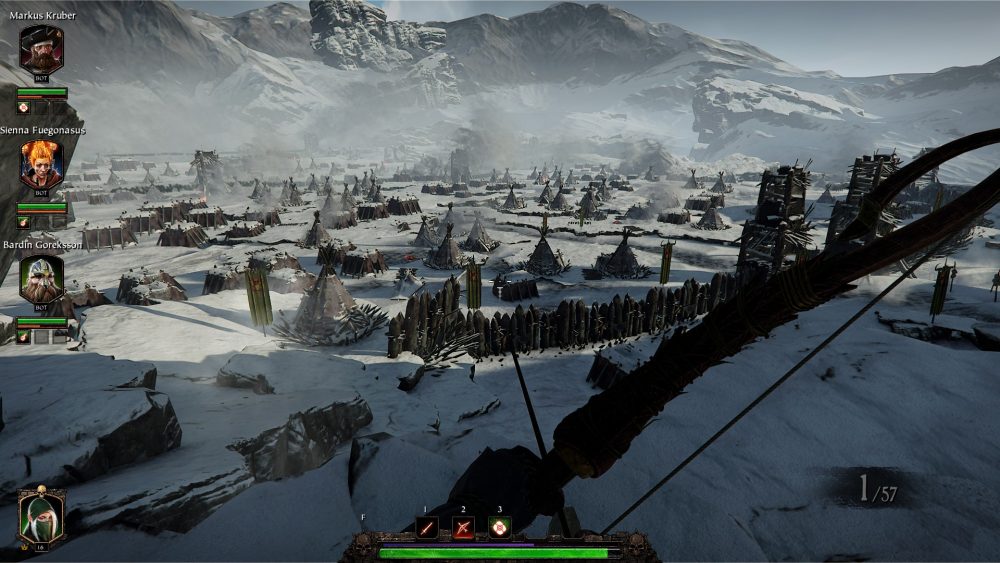Equip the melee sword in slot 1
Viewport: 1000px width, 563px height.
(x=427, y=527)
